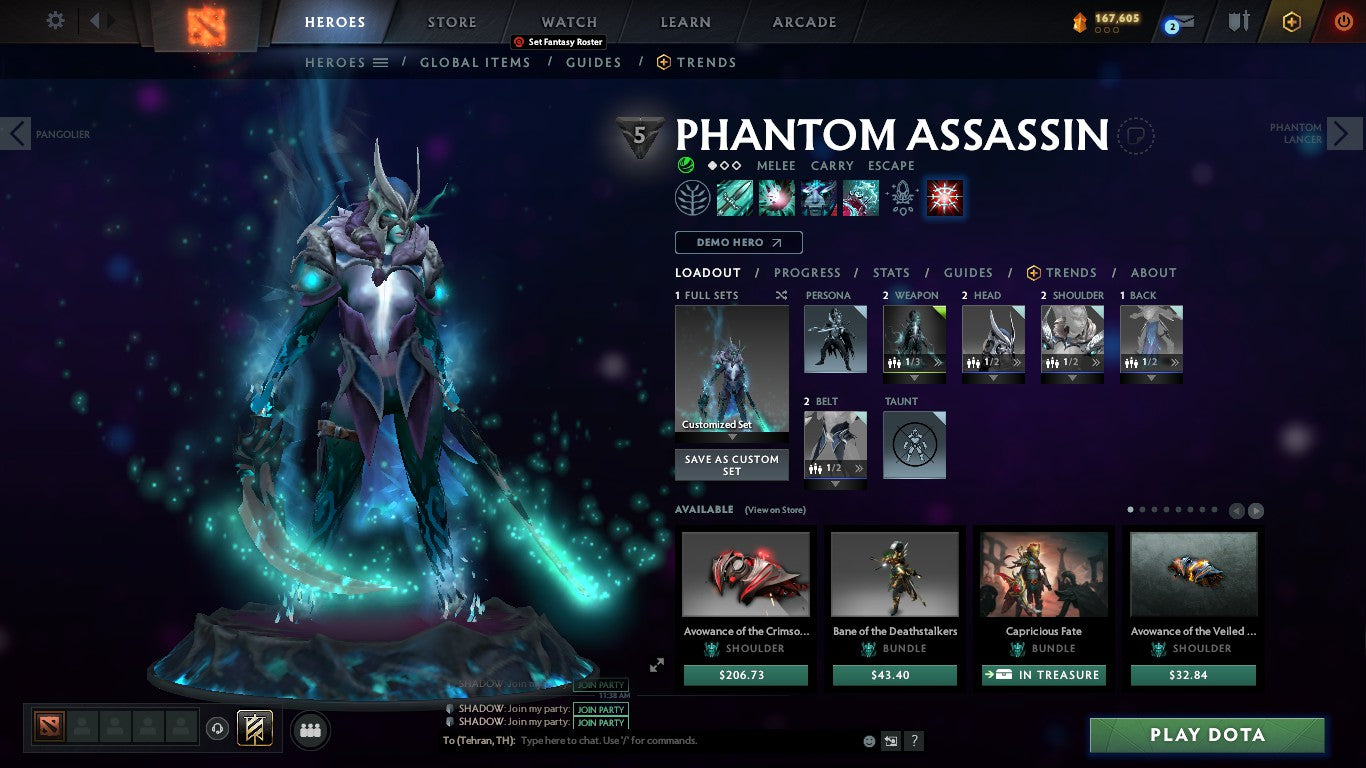Open the Dota Plus hexagon icon
The height and width of the screenshot is (768, 1366).
click(x=1290, y=21)
